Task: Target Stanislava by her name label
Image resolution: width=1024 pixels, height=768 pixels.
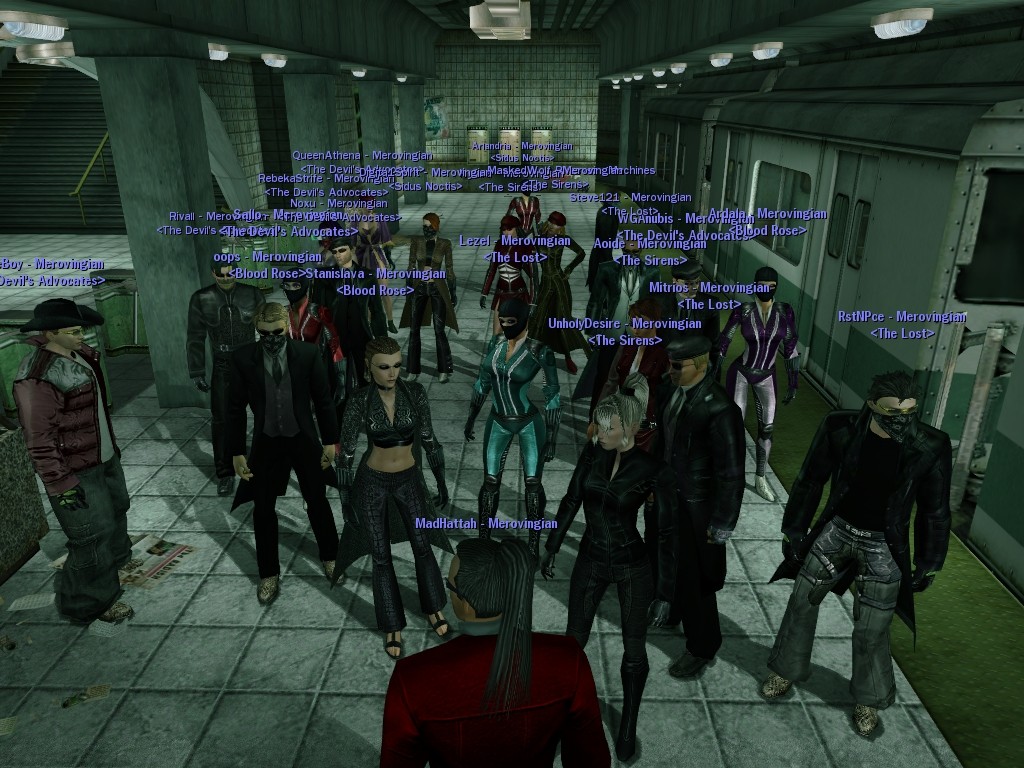Action: pos(375,274)
